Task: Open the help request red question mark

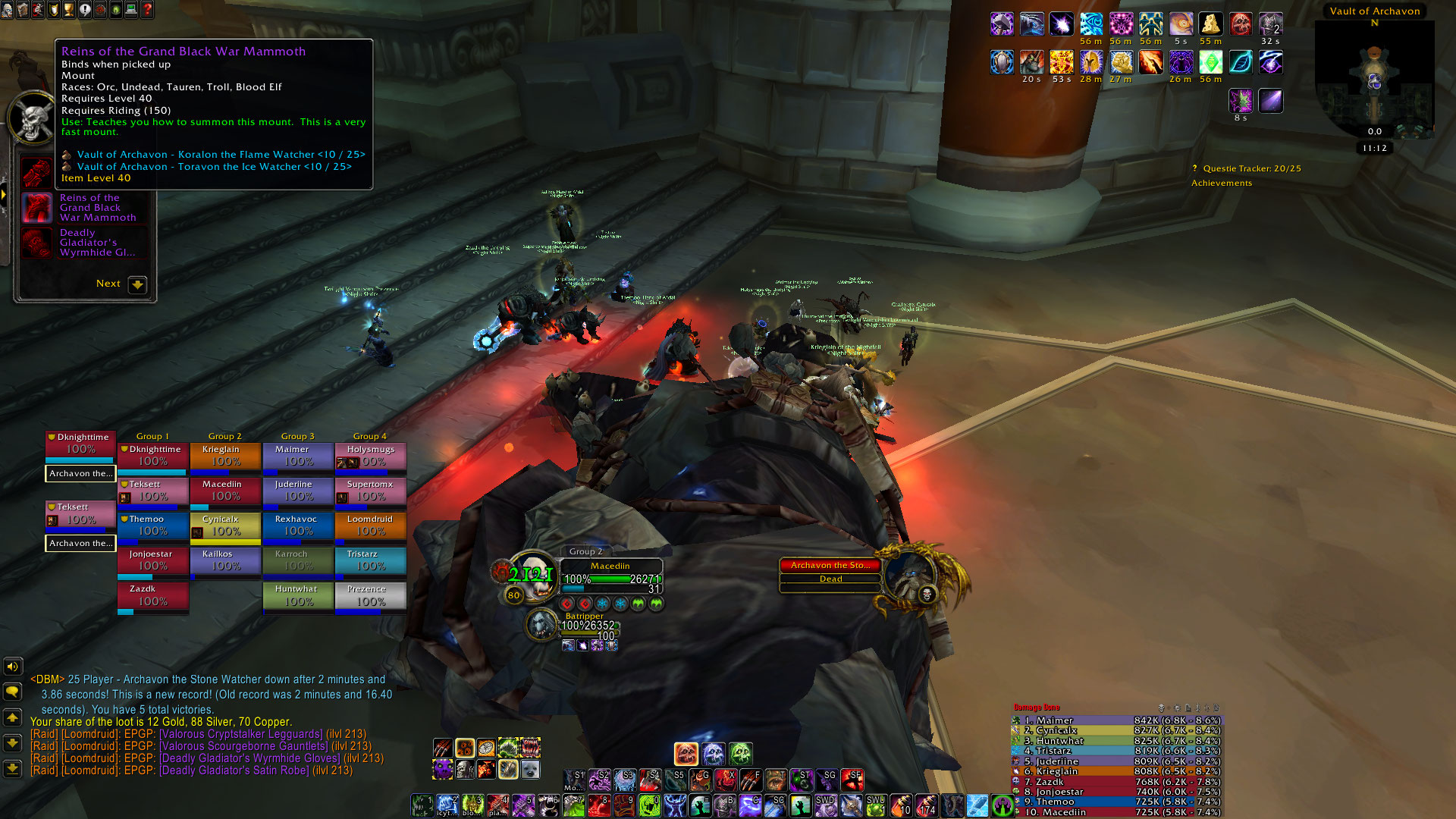Action: (147, 10)
